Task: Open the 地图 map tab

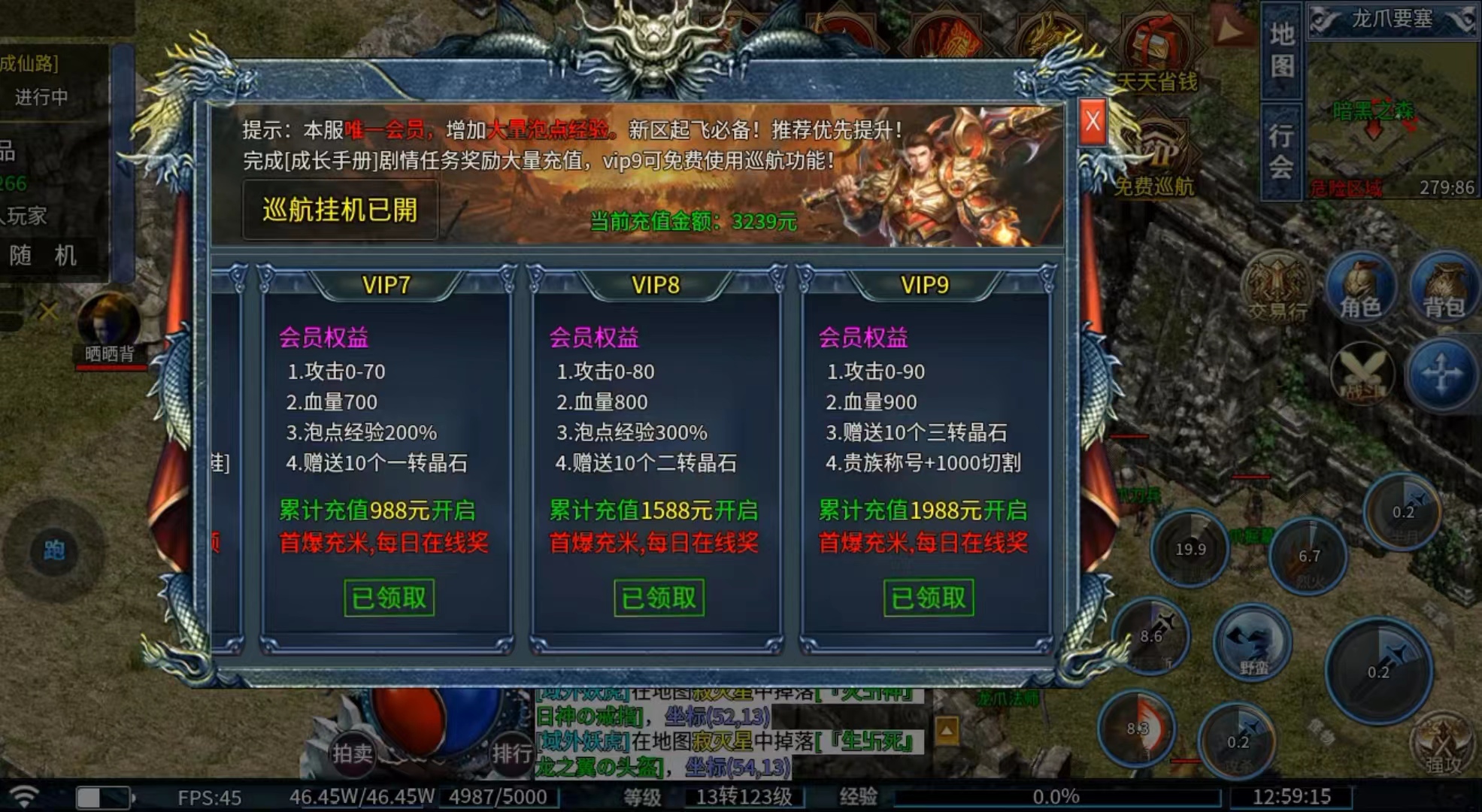Action: pyautogui.click(x=1281, y=50)
